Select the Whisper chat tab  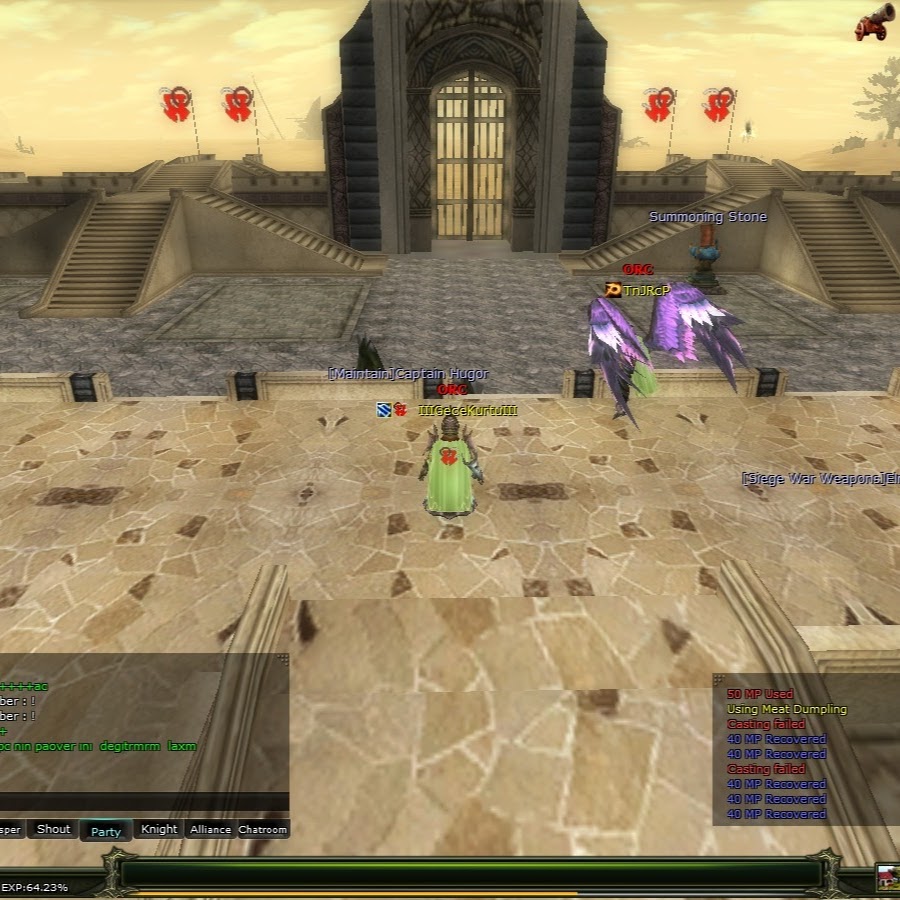pos(10,829)
